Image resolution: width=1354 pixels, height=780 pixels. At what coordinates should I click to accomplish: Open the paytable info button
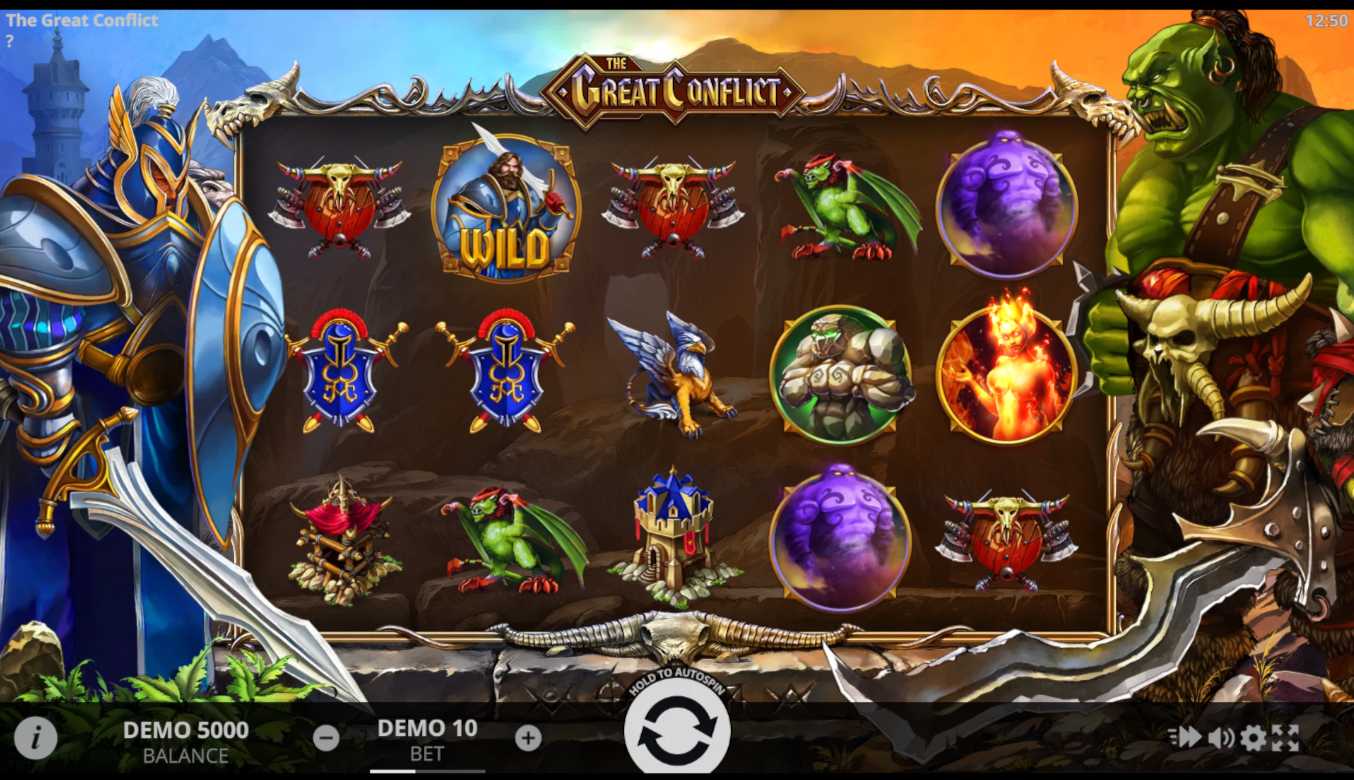pos(35,738)
